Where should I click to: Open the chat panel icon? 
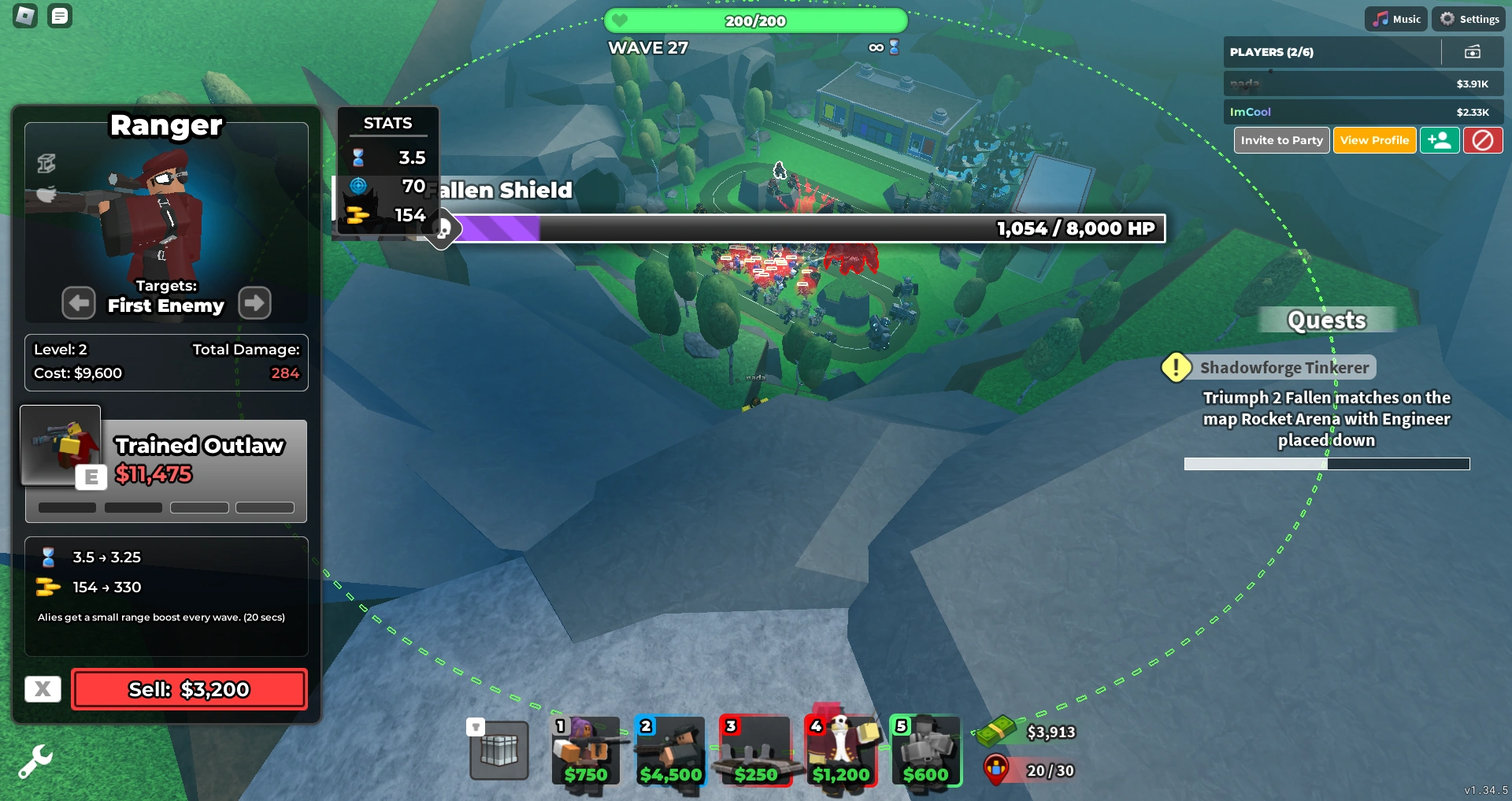tap(58, 17)
